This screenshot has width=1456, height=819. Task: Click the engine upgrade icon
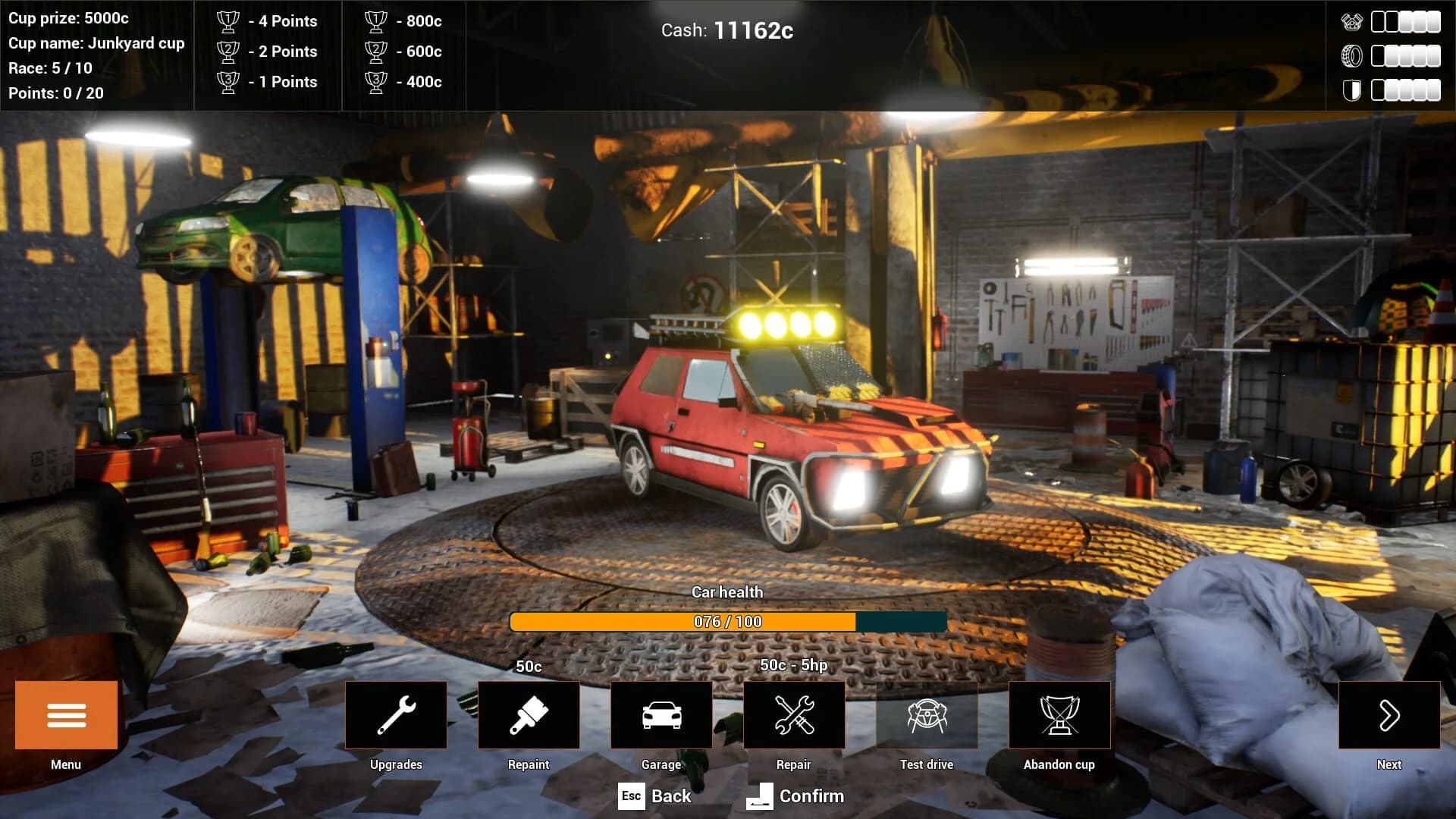[1351, 22]
